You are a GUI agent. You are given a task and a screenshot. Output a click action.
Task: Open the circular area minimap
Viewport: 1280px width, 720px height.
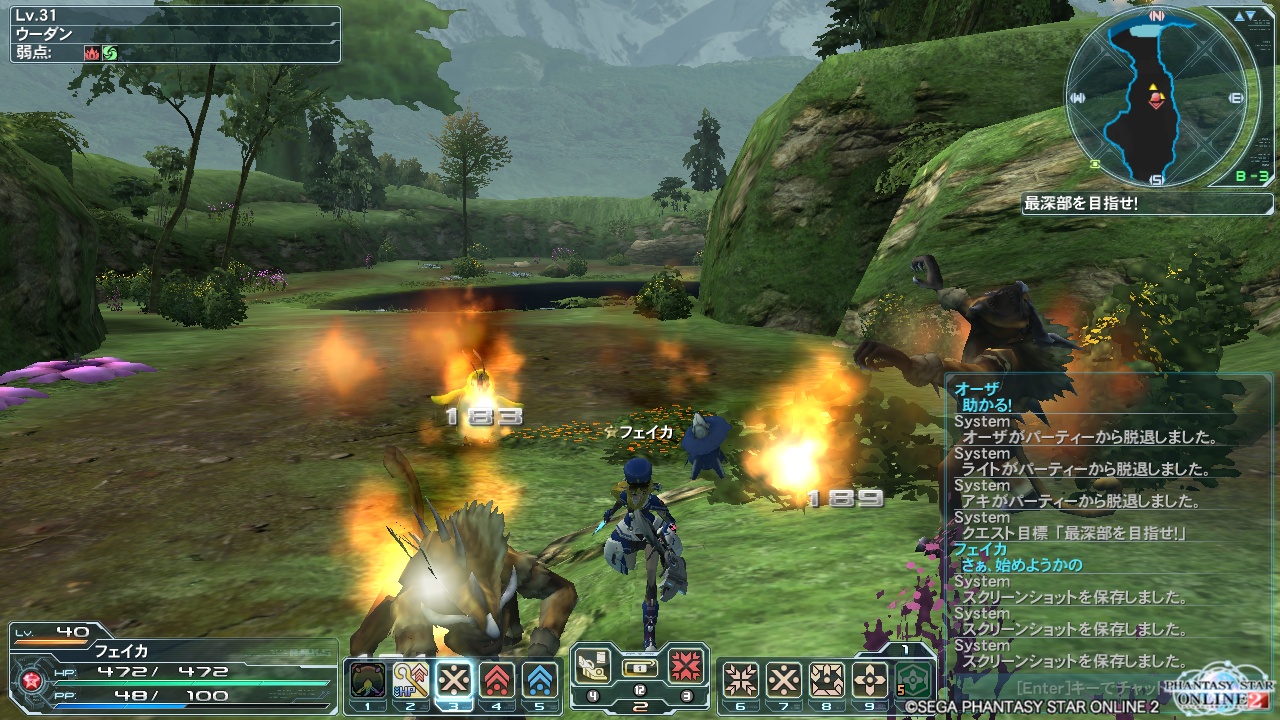click(1157, 98)
